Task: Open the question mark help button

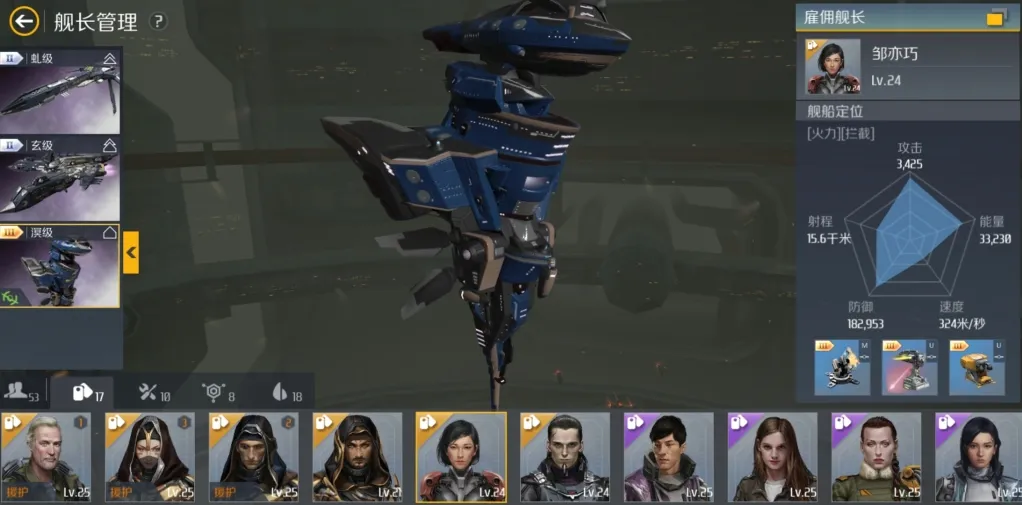Action: 159,22
